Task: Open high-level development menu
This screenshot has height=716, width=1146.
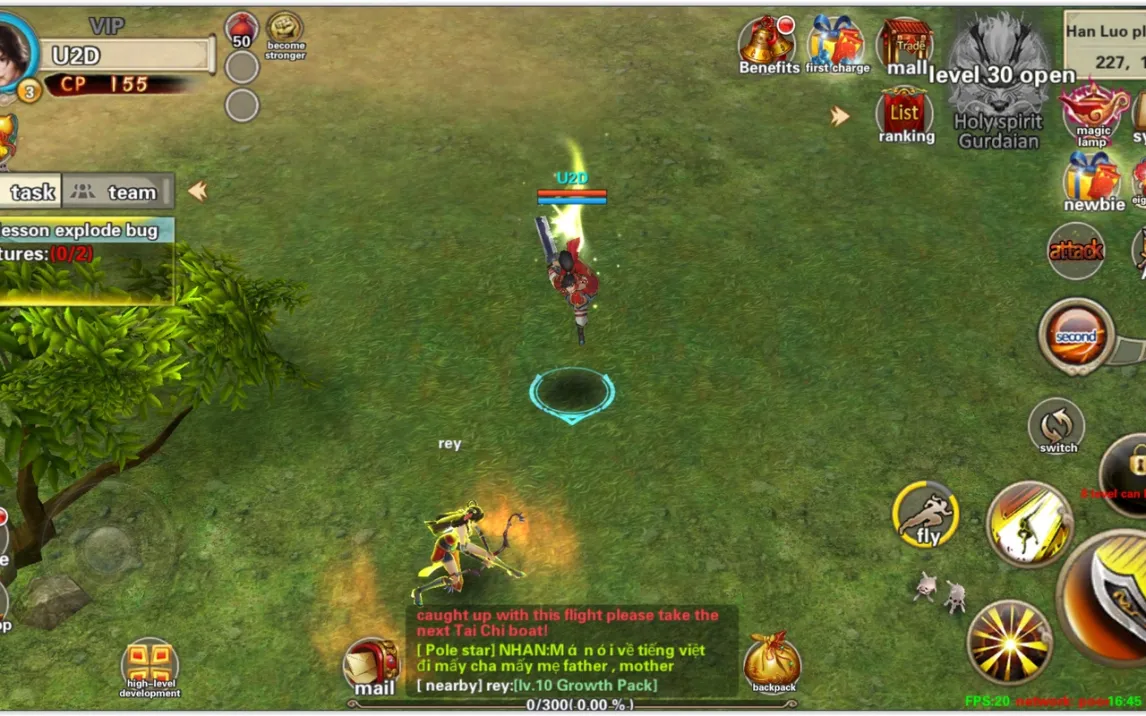Action: coord(150,667)
